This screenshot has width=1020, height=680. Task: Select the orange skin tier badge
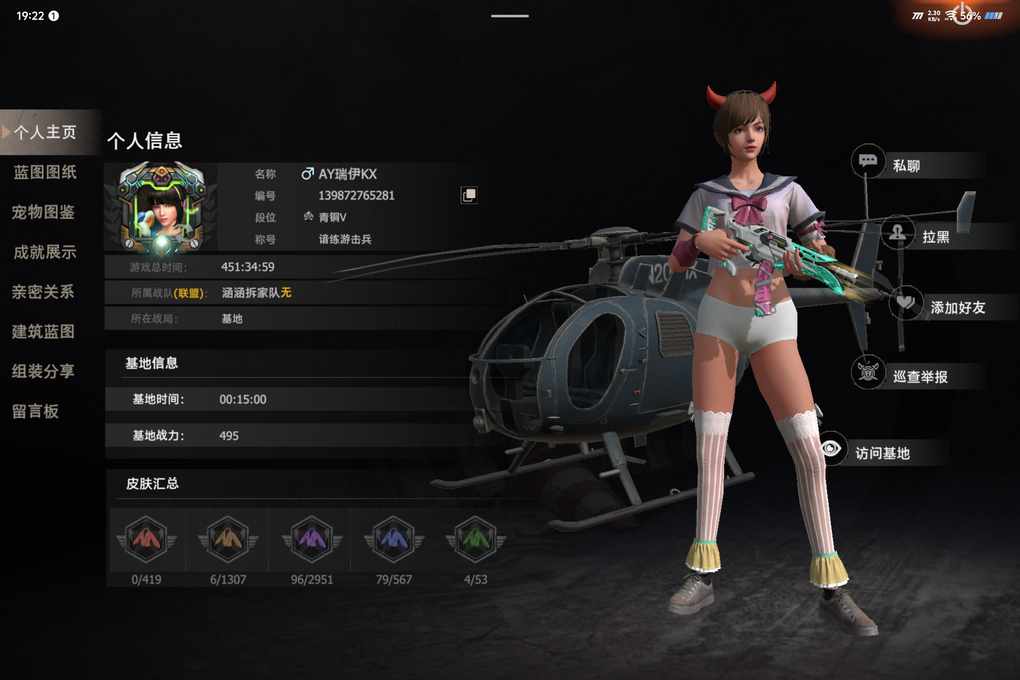point(228,540)
